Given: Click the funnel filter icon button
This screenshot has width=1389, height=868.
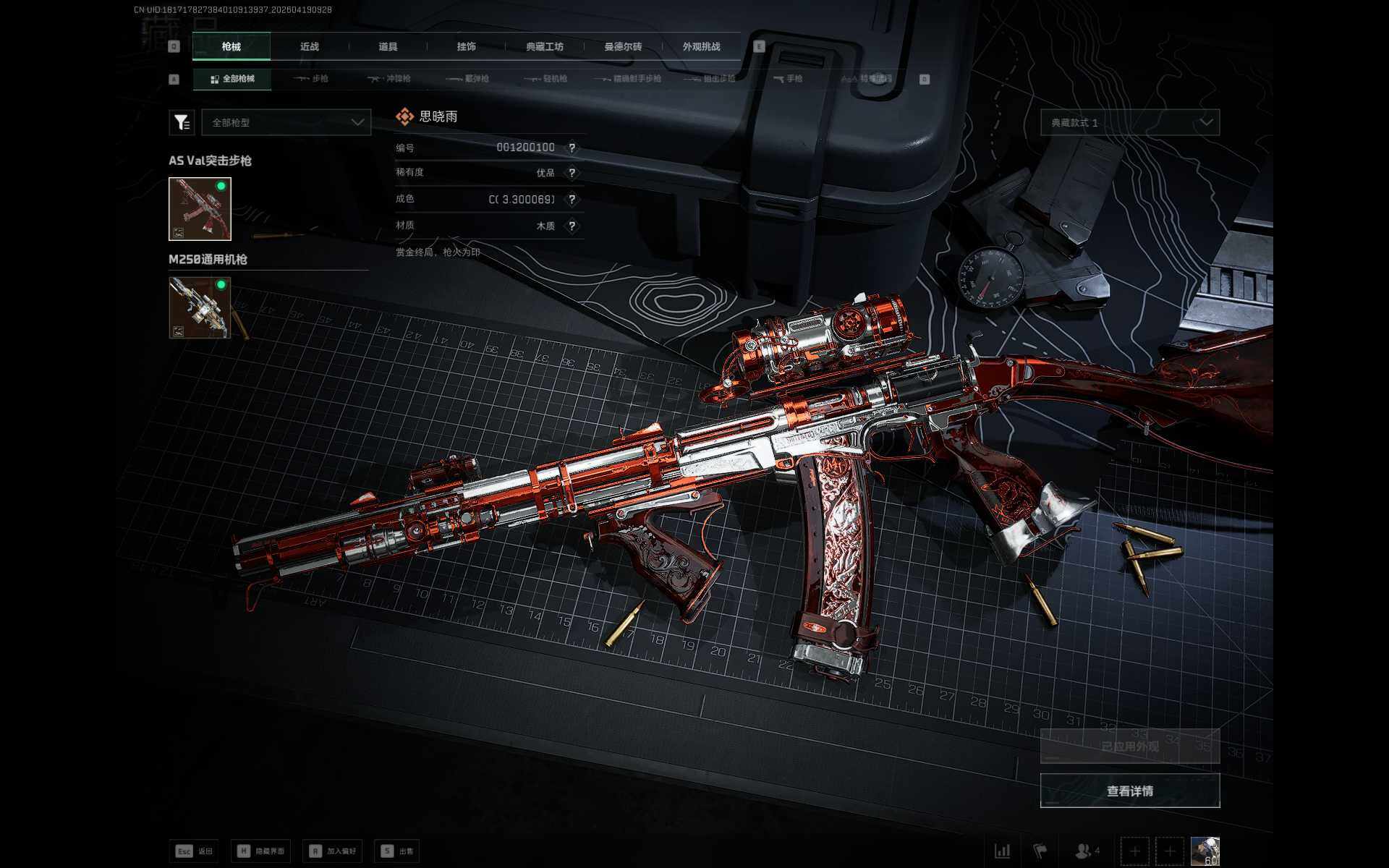Looking at the screenshot, I should pyautogui.click(x=182, y=123).
